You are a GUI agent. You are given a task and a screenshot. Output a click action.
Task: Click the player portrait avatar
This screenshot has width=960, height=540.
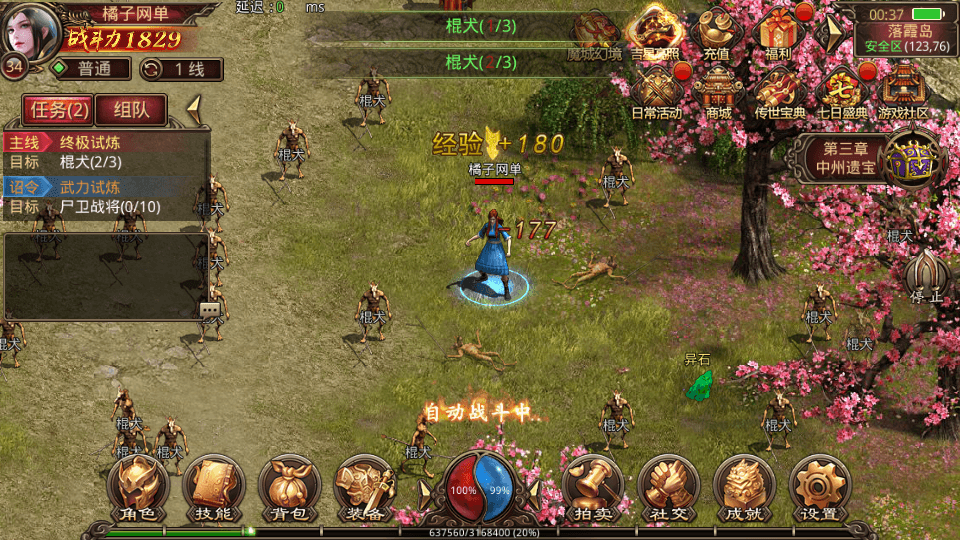(x=30, y=30)
